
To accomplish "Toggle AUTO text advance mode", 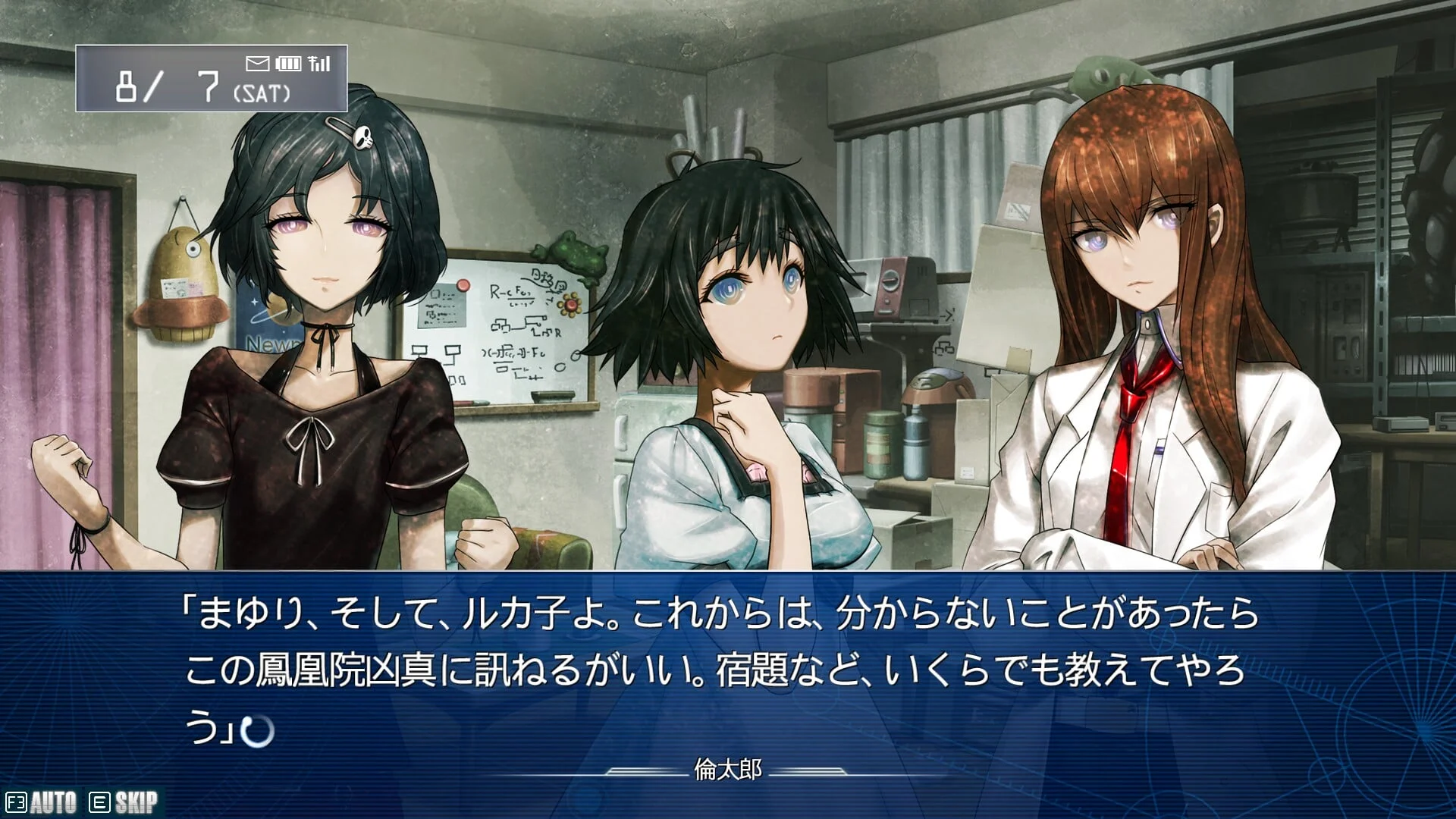I will (42, 802).
